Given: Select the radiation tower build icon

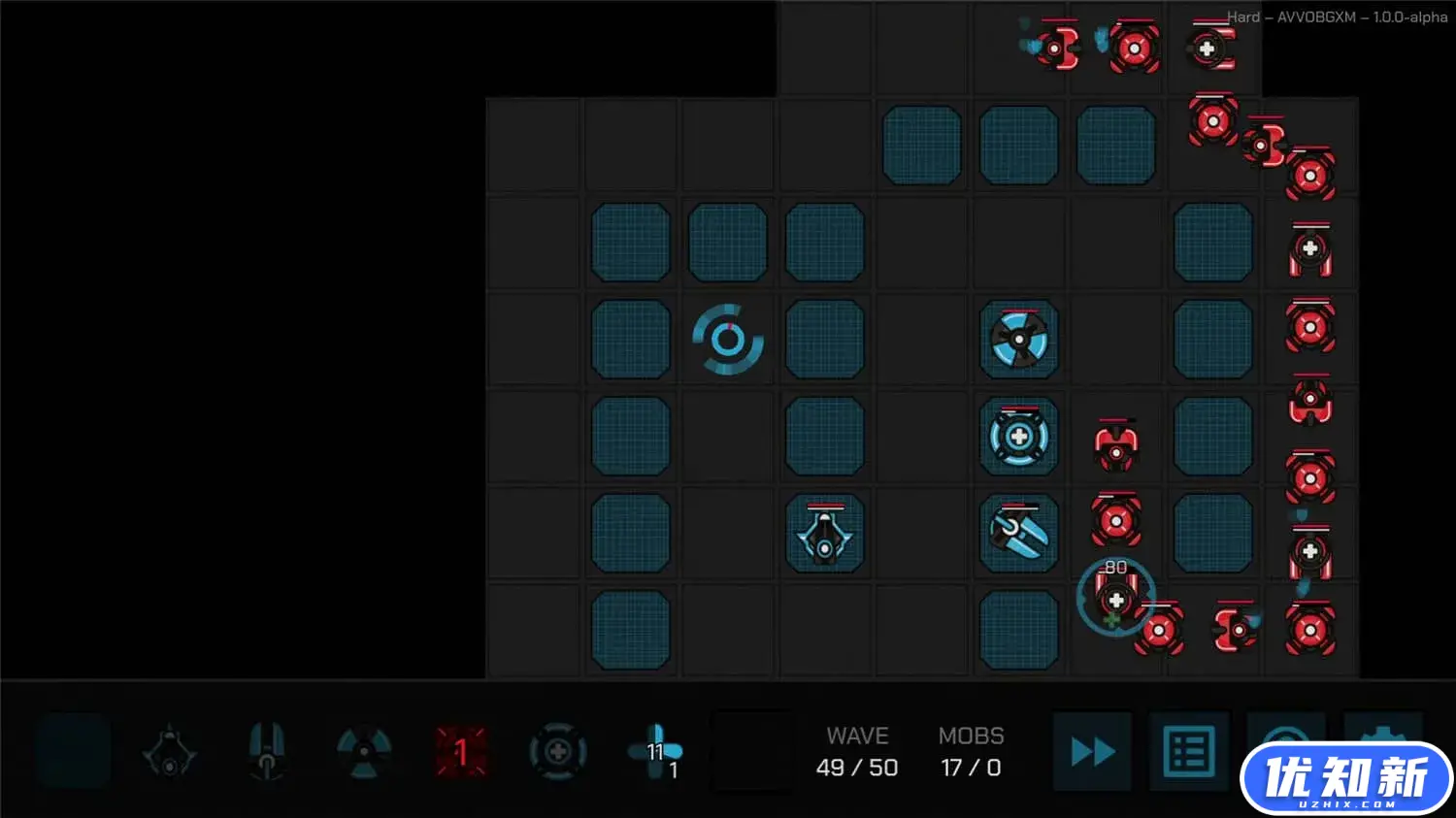Looking at the screenshot, I should point(364,752).
